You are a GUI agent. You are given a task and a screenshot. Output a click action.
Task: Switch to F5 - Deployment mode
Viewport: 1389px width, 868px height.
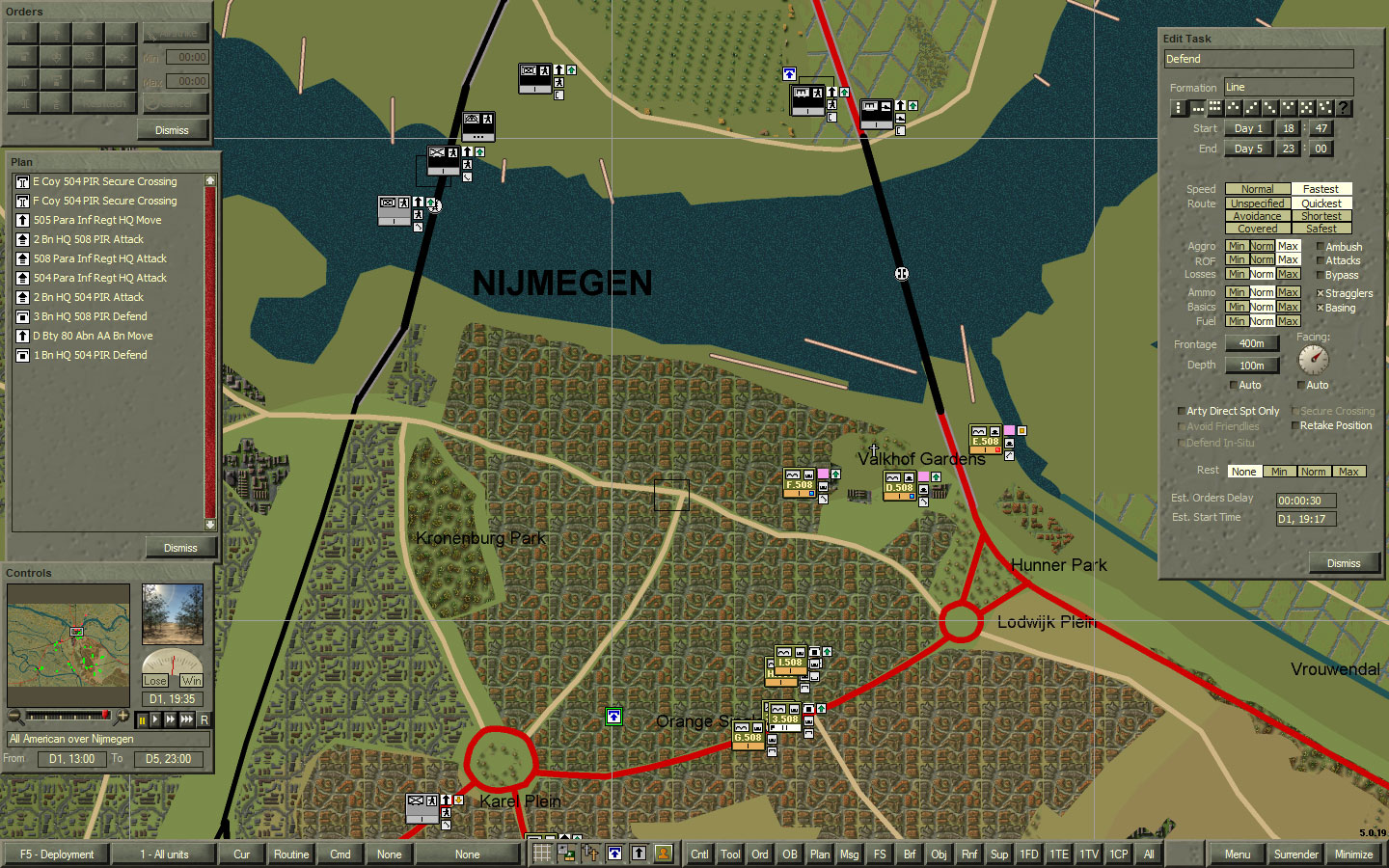[x=57, y=854]
